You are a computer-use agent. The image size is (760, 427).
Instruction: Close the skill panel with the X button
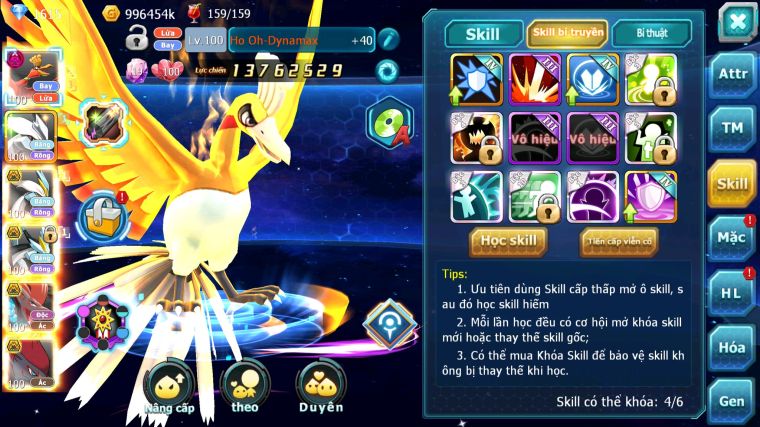point(737,21)
